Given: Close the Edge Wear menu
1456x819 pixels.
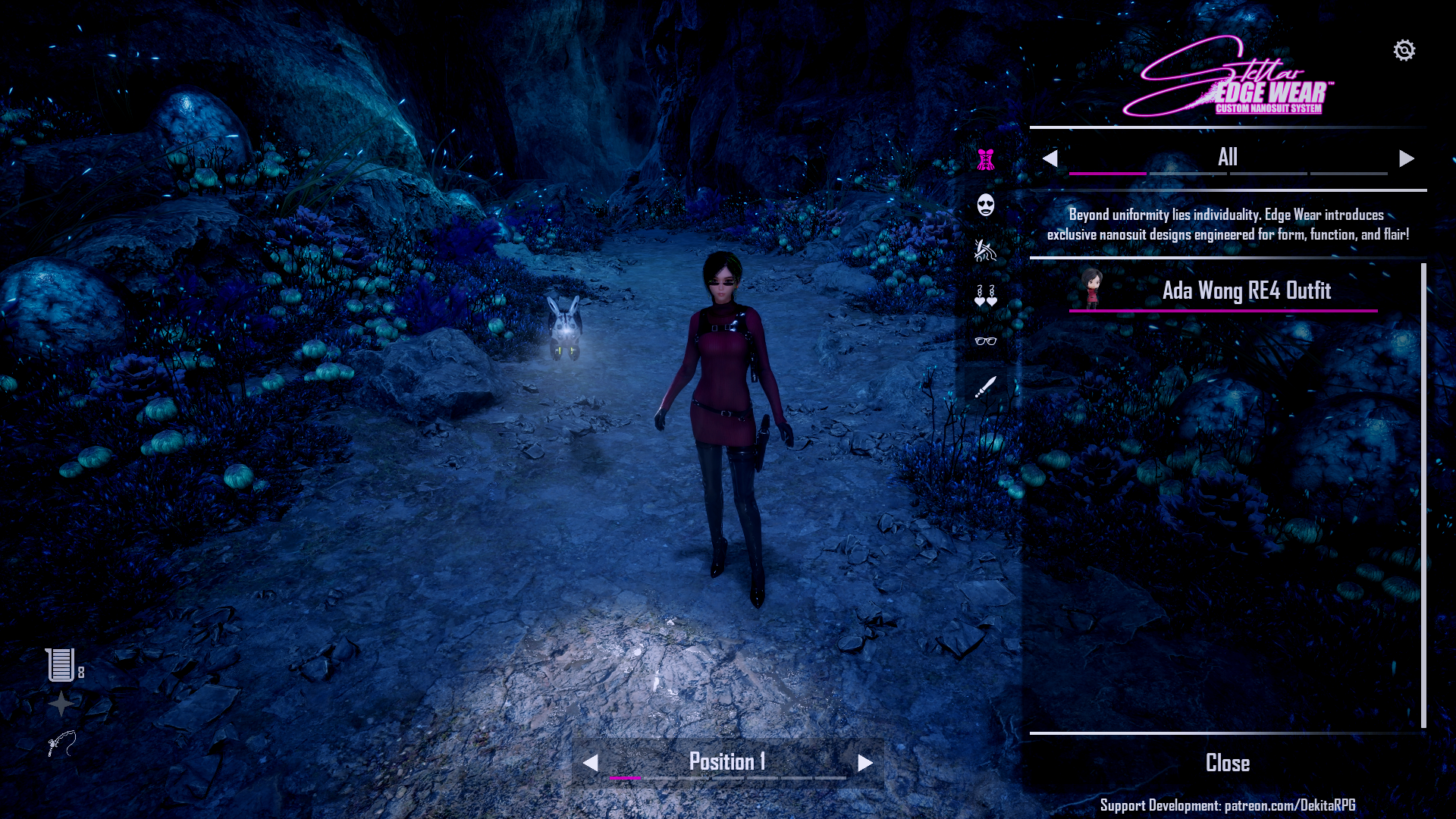Looking at the screenshot, I should (x=1227, y=763).
